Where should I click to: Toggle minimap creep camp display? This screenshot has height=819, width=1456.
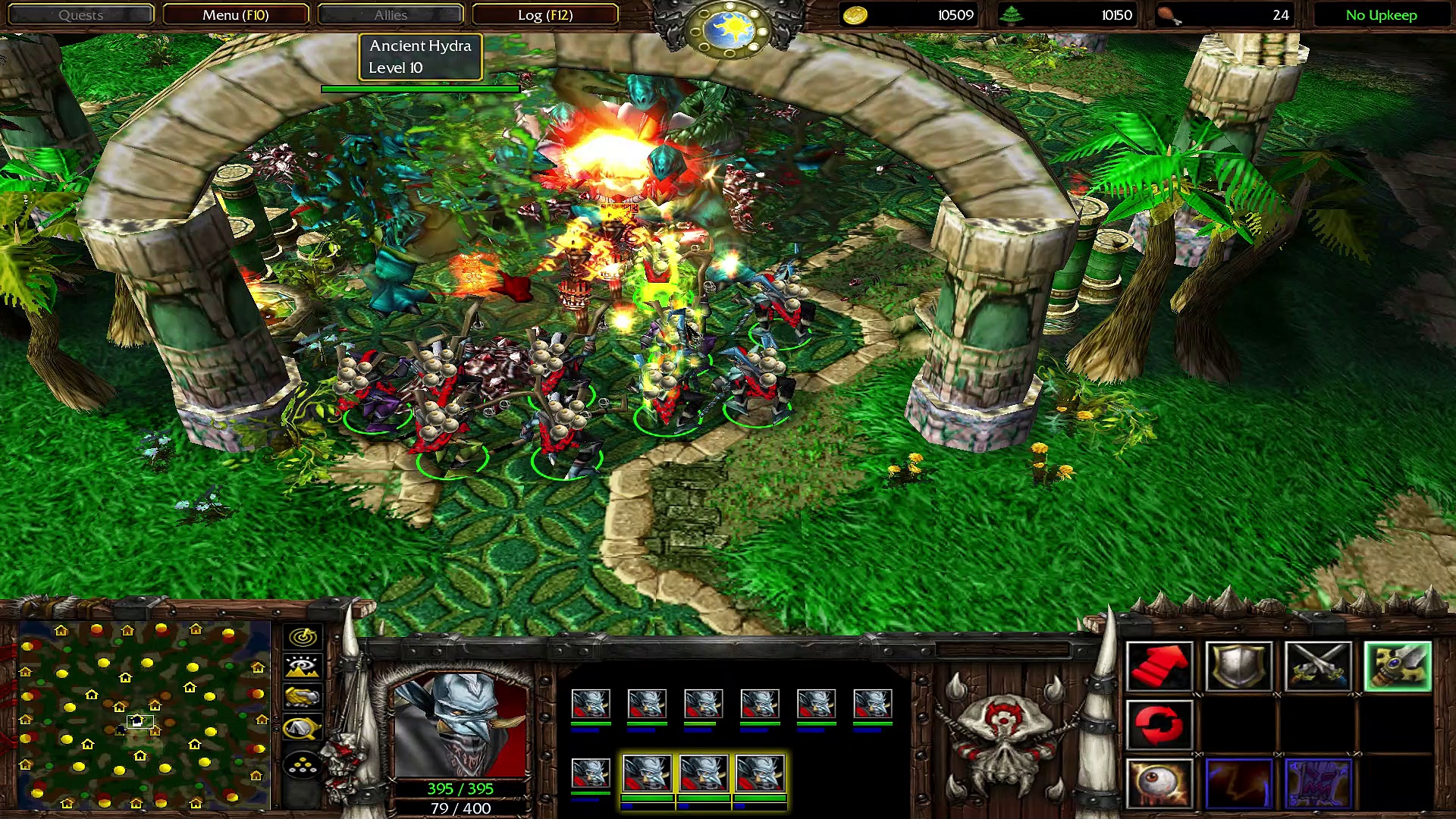[303, 729]
